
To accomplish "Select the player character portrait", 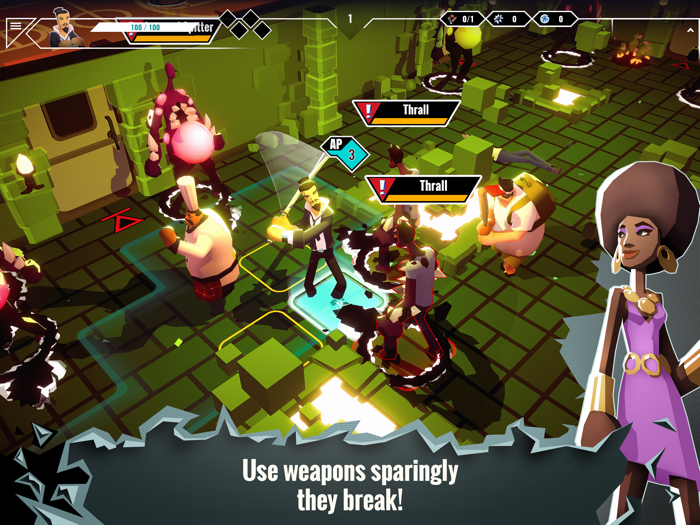I will click(66, 27).
